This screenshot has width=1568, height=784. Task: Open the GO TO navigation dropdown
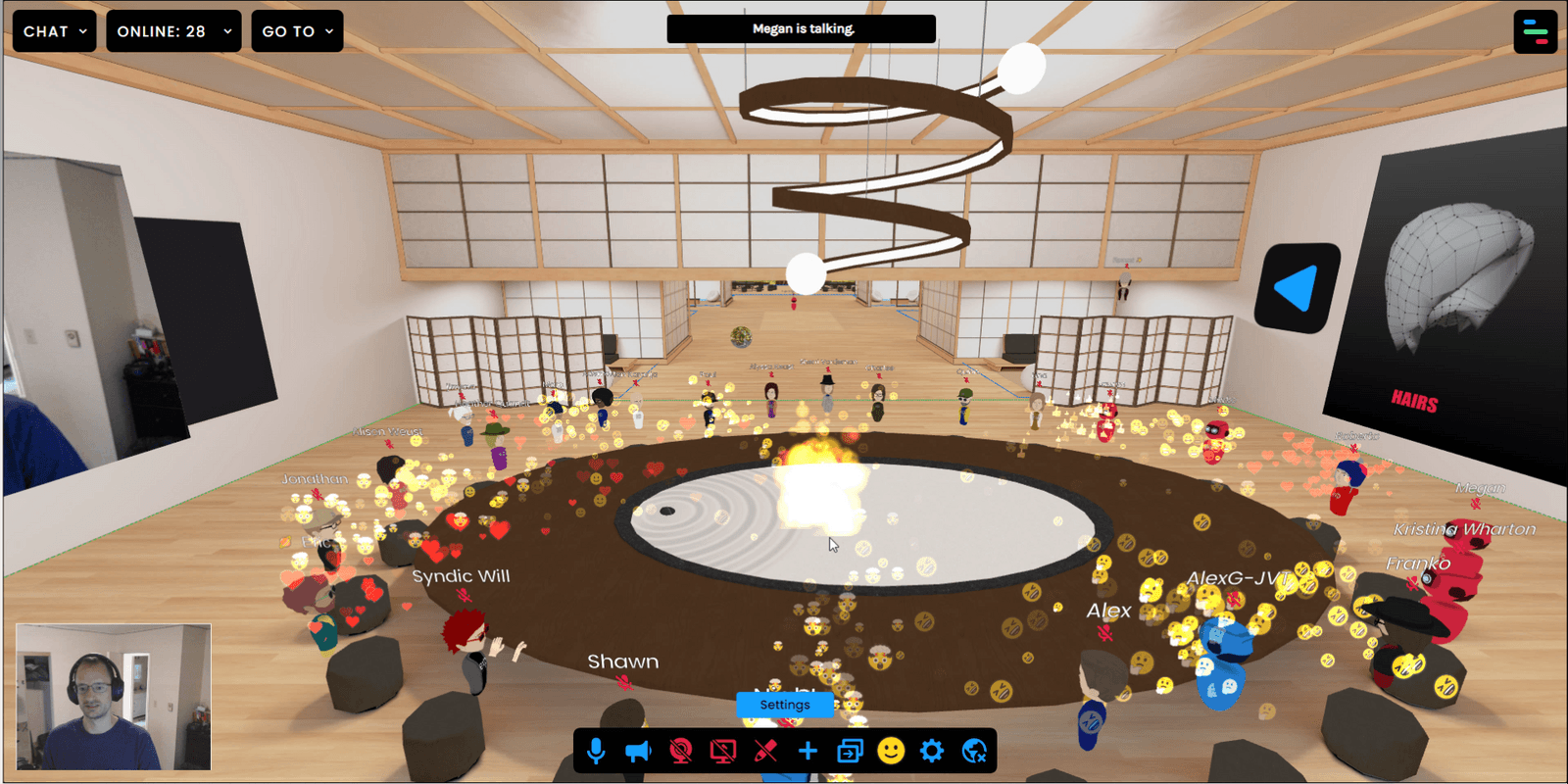coord(297,30)
